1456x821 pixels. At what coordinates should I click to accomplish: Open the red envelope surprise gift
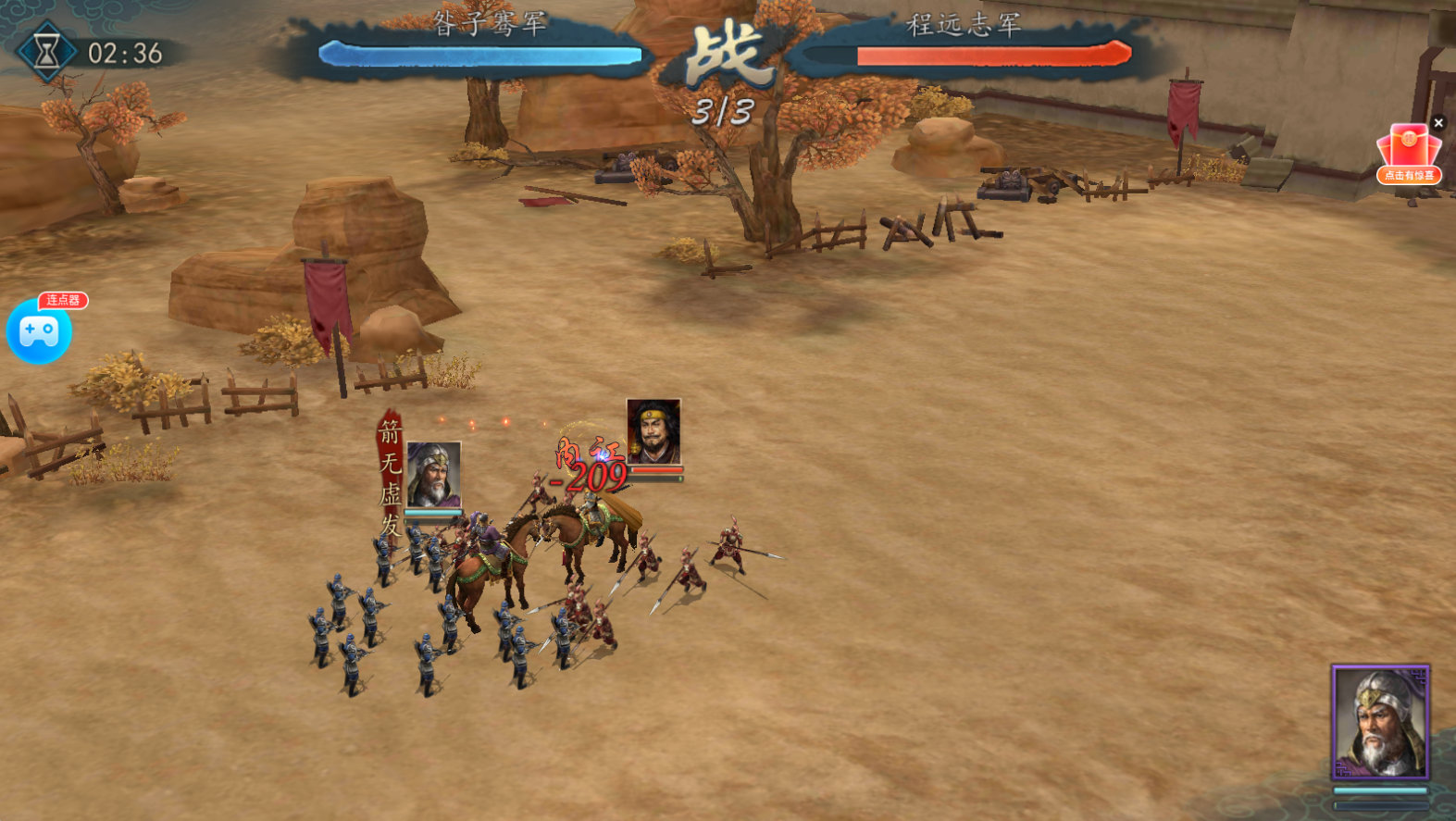1408,153
